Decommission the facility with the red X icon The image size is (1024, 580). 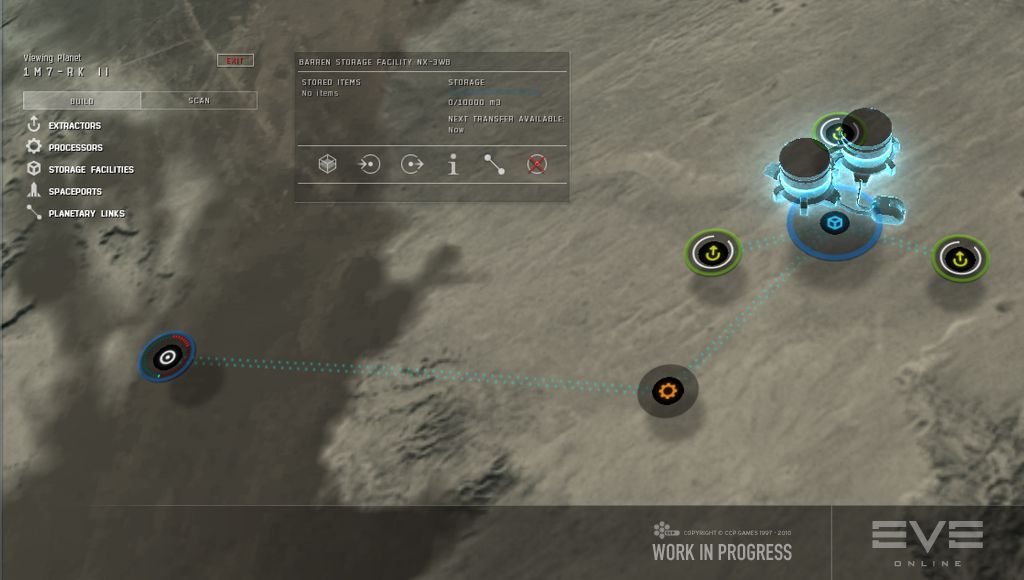[537, 165]
